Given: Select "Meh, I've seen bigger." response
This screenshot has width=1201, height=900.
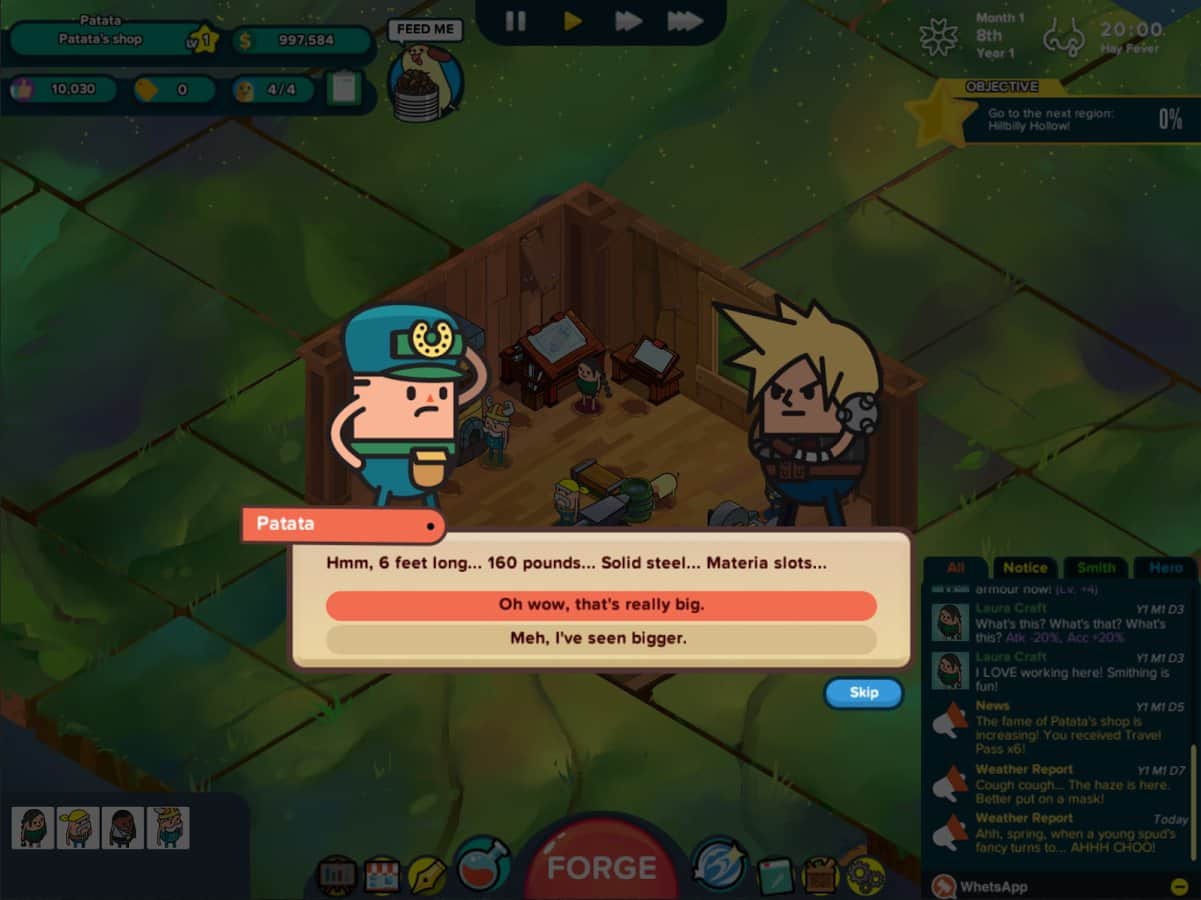Looking at the screenshot, I should coord(601,638).
